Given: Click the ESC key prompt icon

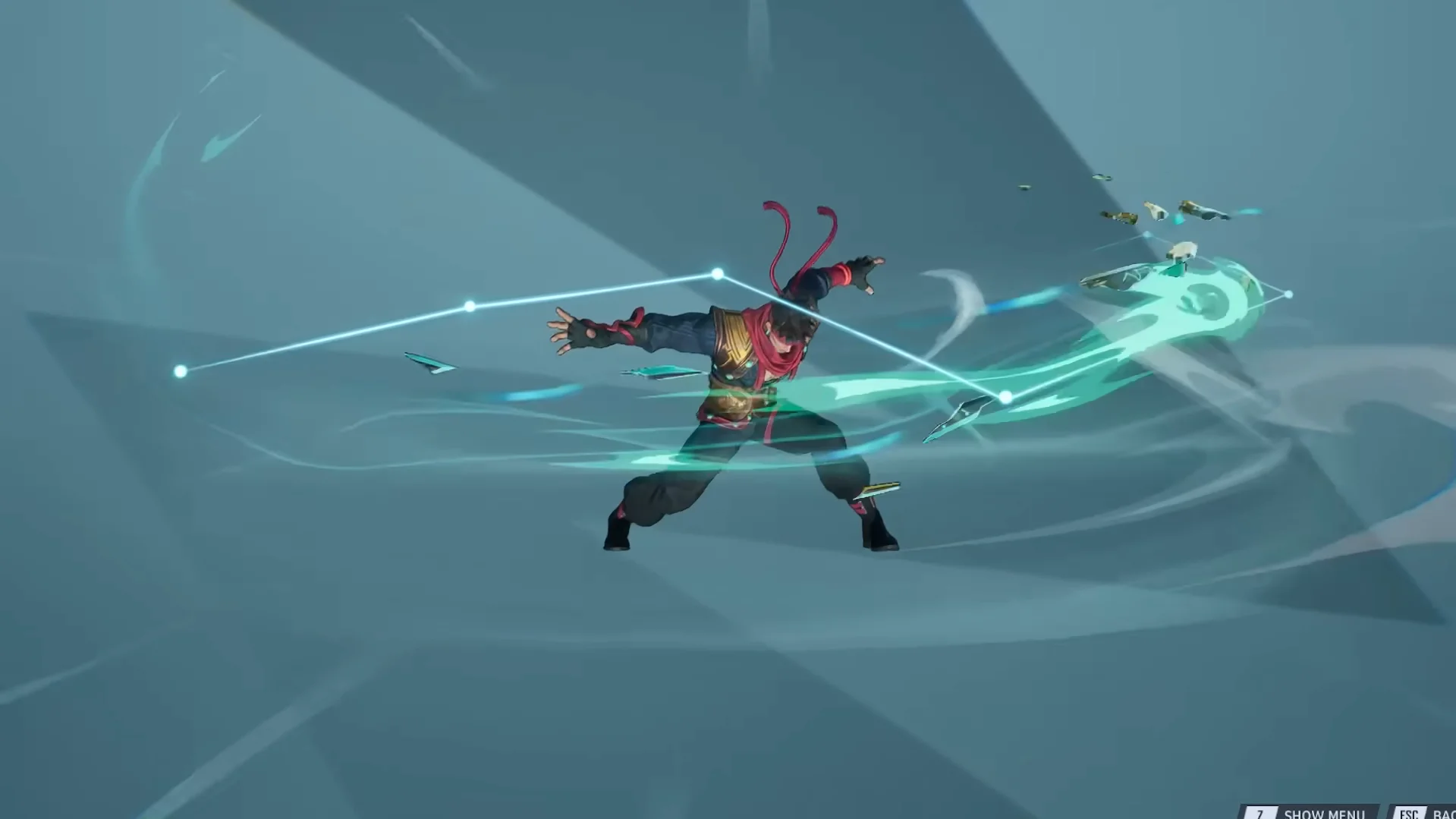Looking at the screenshot, I should 1410,814.
